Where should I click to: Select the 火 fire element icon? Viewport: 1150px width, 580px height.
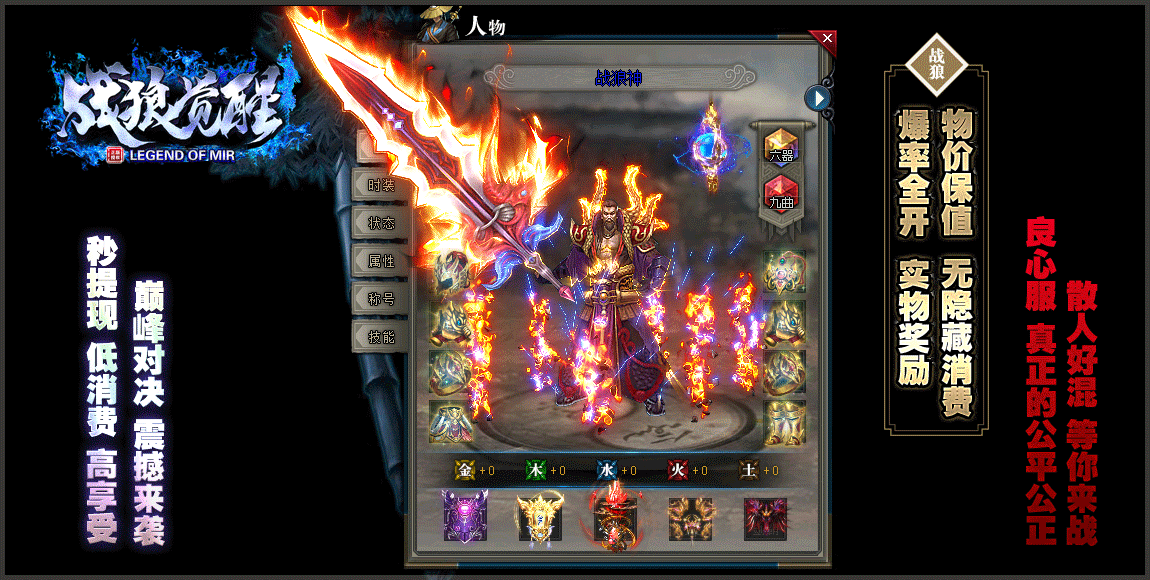pyautogui.click(x=677, y=470)
